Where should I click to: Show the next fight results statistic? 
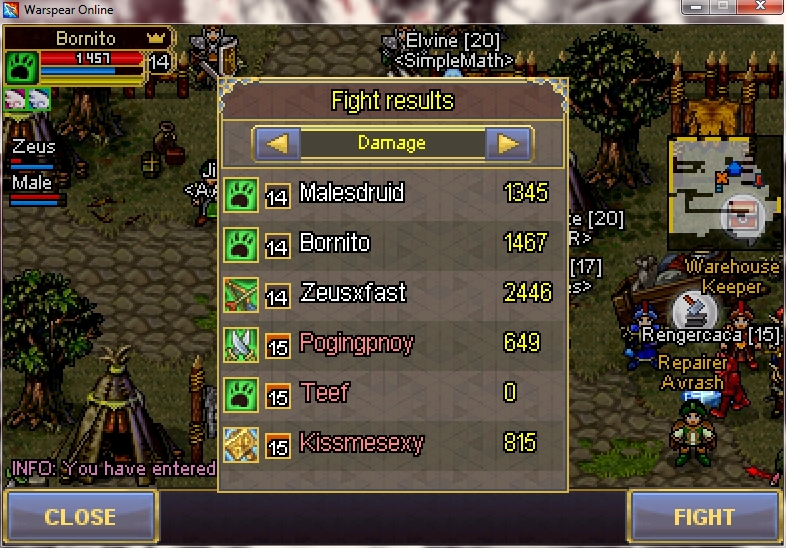[x=508, y=143]
